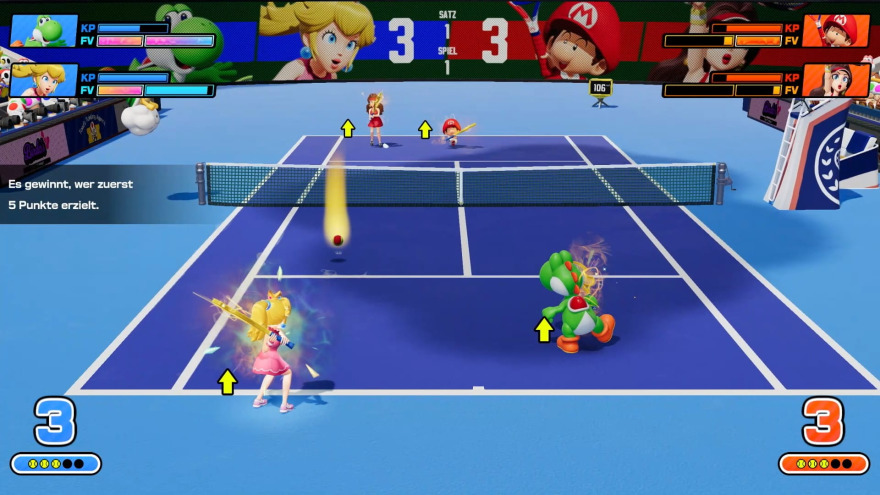Click Baby Mario's portrait in the red HUD
This screenshot has height=495, width=880.
(x=836, y=31)
